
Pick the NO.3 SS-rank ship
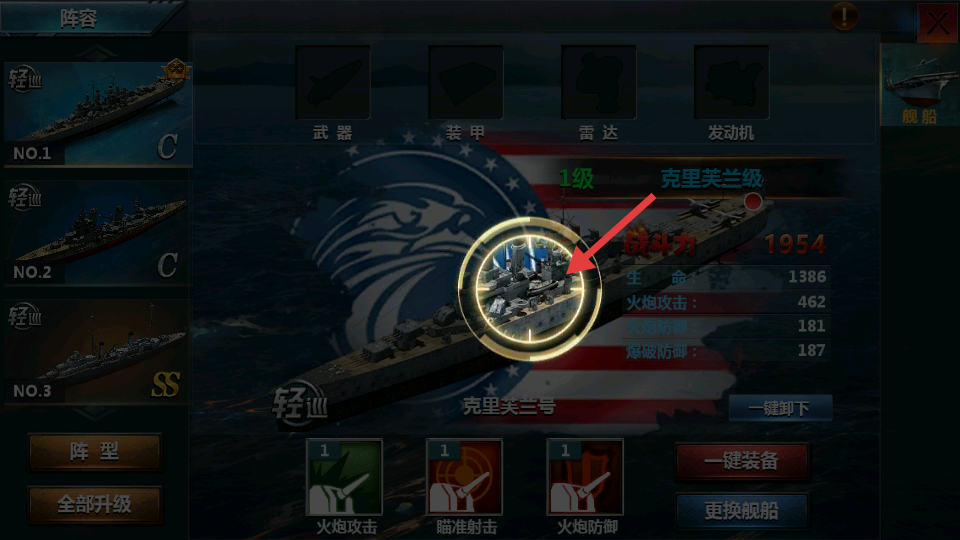(x=95, y=352)
